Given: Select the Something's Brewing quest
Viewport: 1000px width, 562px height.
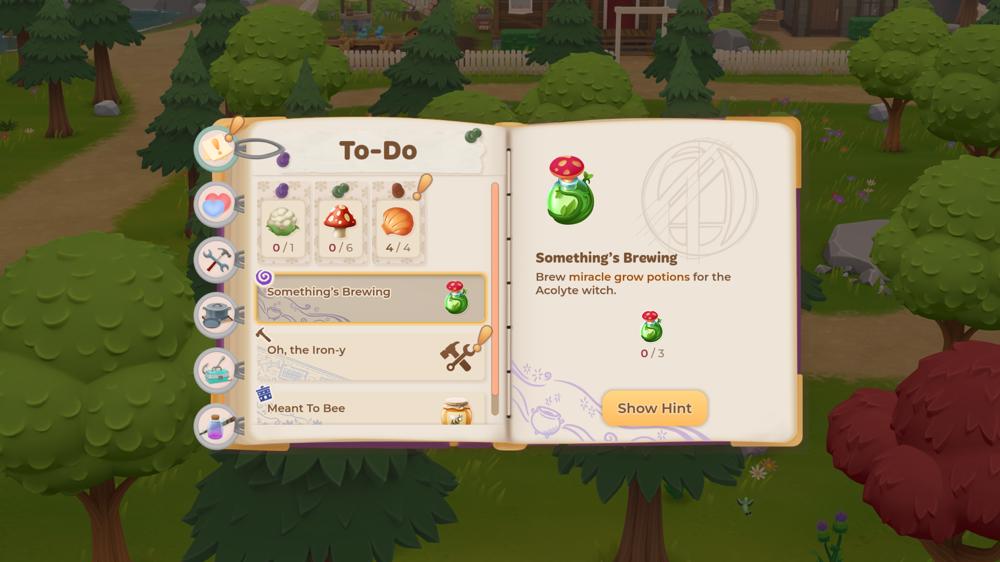Looking at the screenshot, I should 370,297.
